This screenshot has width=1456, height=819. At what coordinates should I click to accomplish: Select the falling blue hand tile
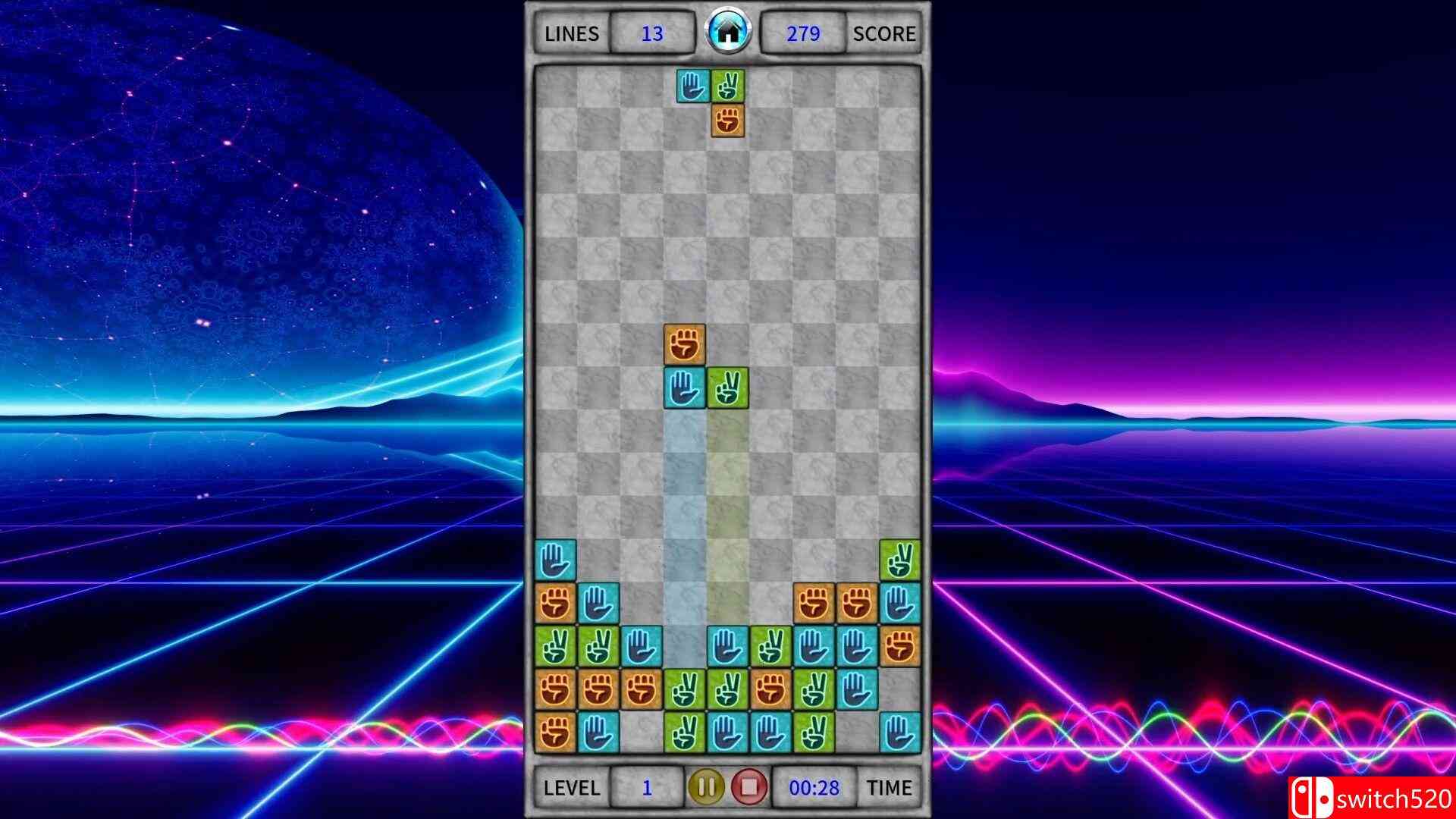tap(692, 84)
